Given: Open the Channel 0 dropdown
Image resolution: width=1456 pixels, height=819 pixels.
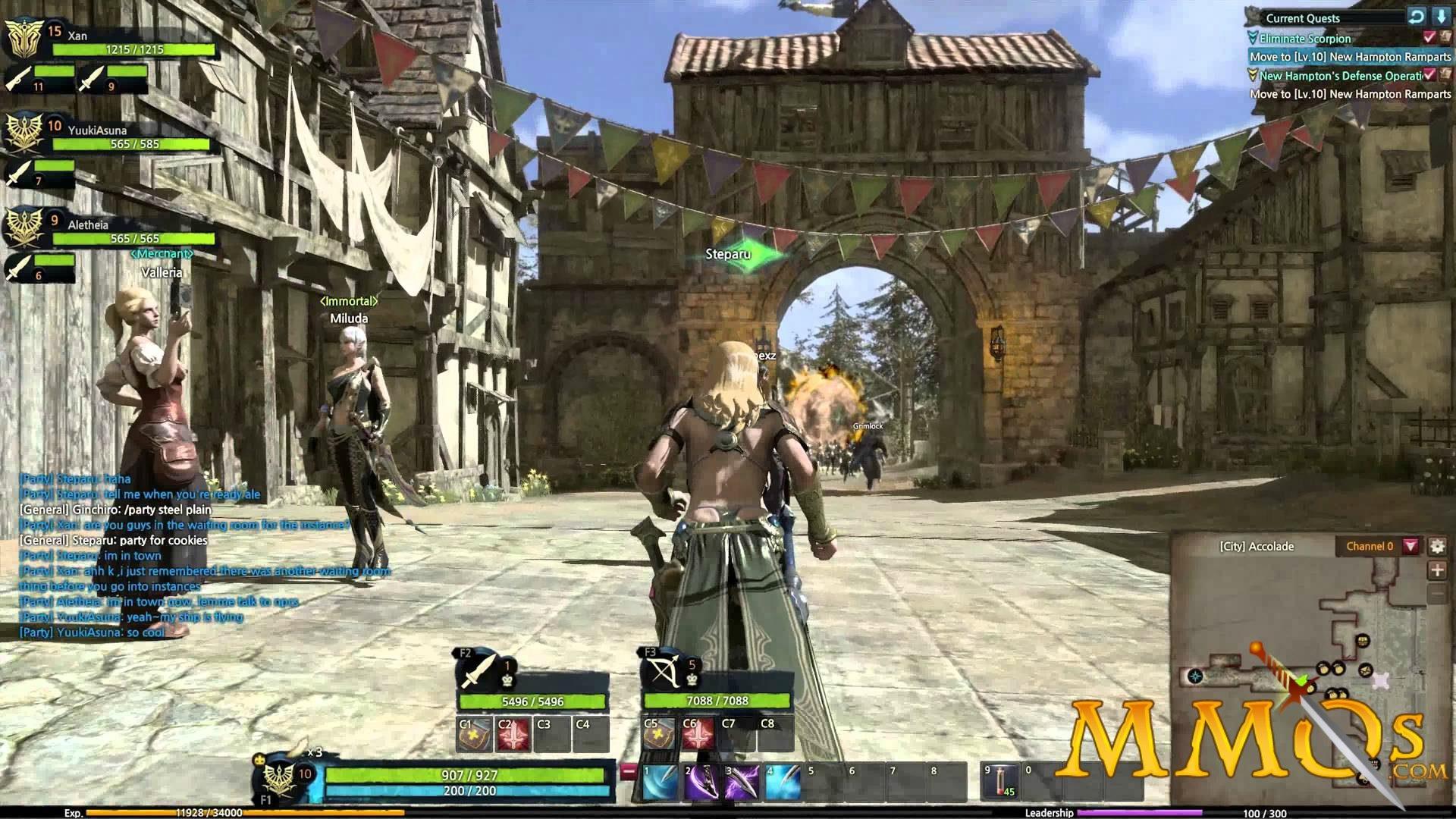Looking at the screenshot, I should [1410, 546].
